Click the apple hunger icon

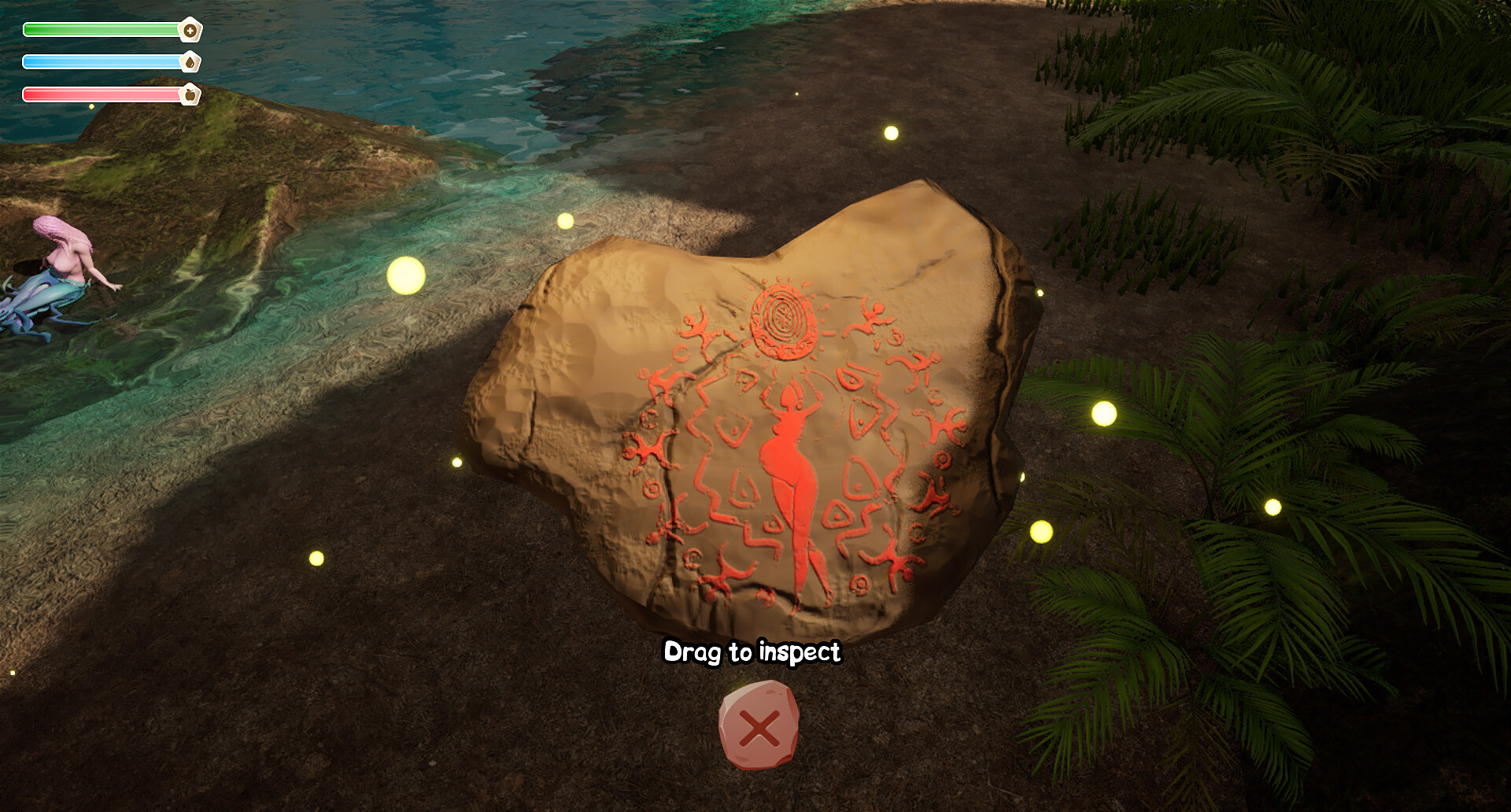191,93
